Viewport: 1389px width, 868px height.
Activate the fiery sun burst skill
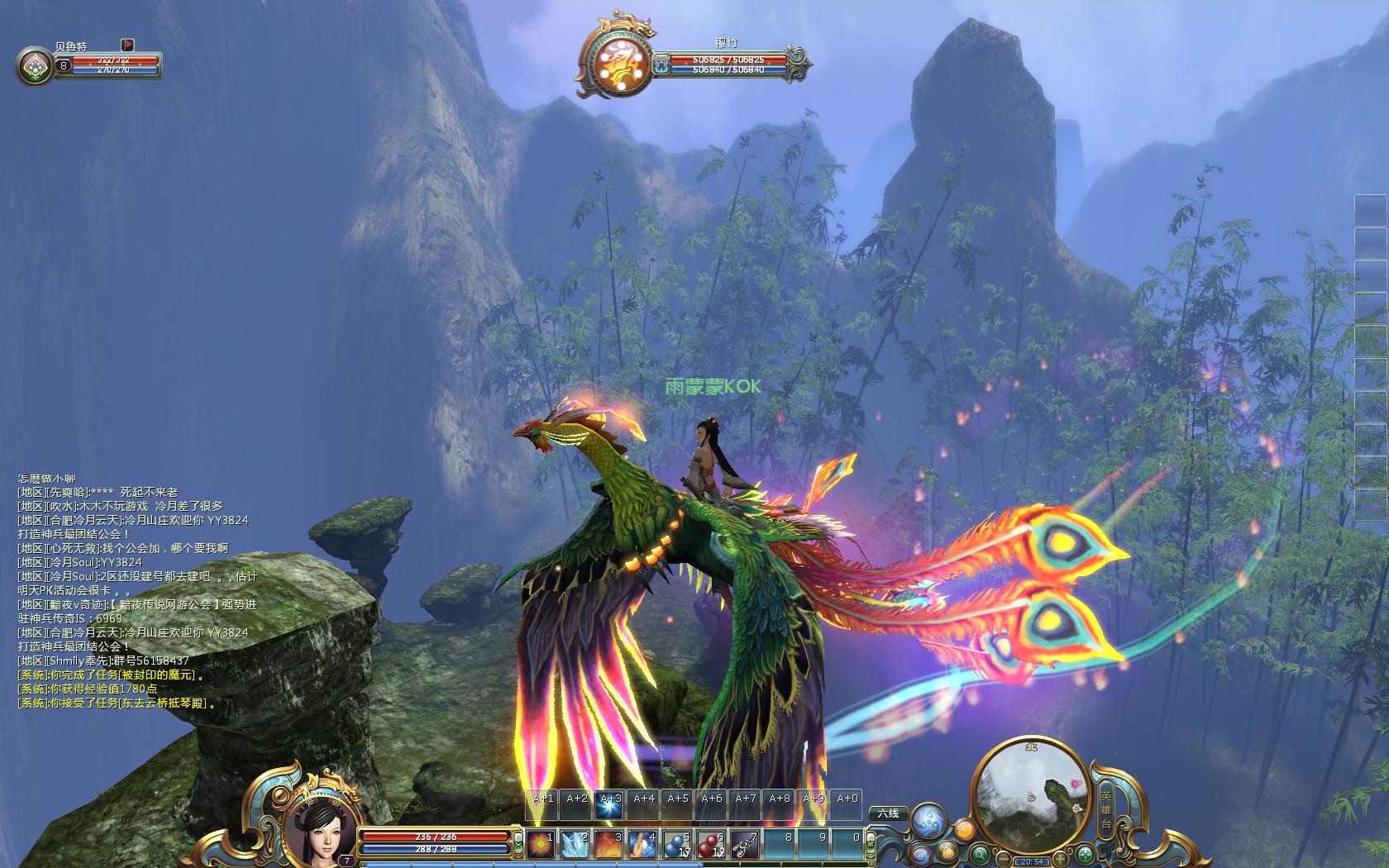coord(542,844)
